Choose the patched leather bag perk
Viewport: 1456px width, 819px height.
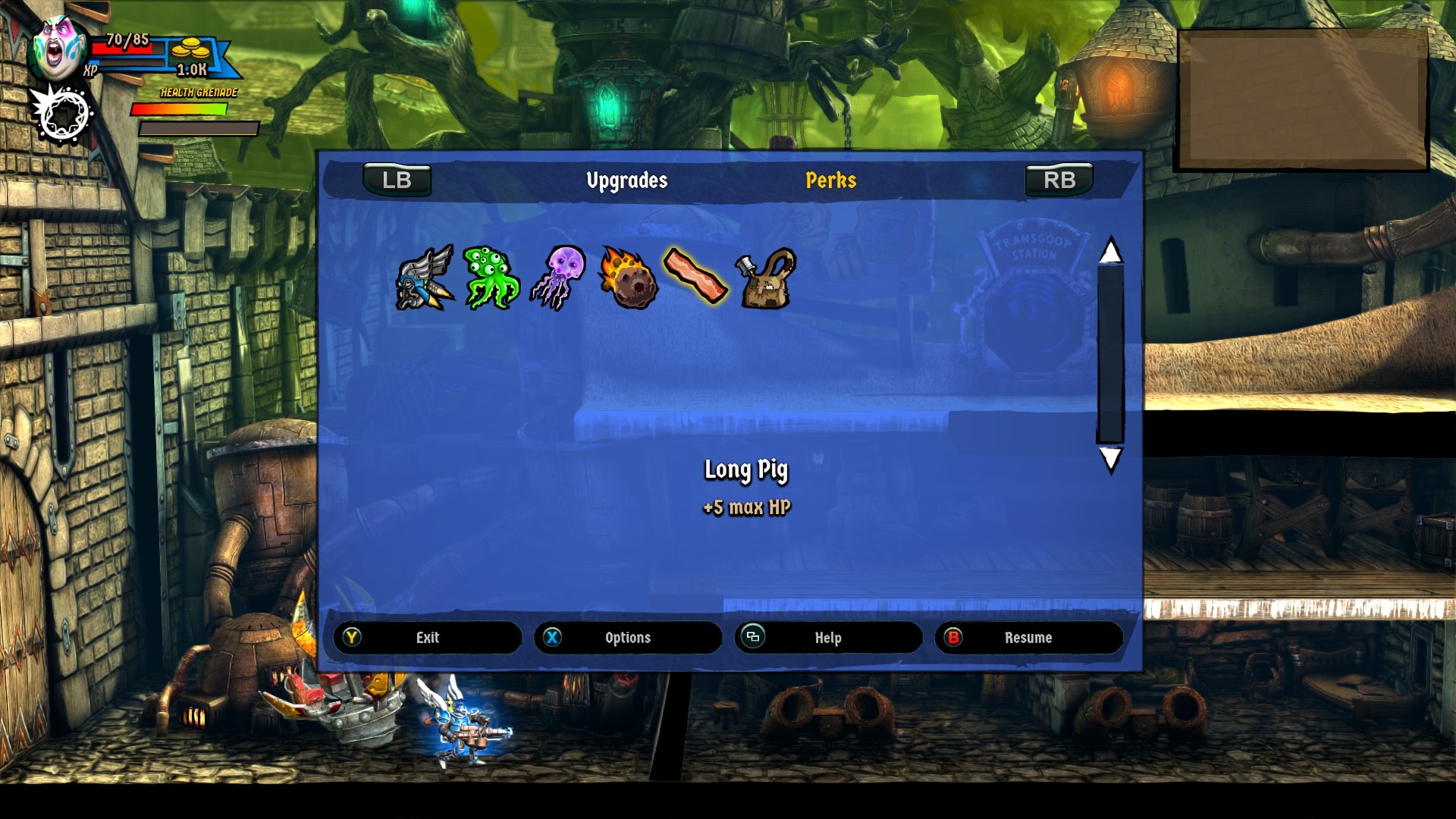pyautogui.click(x=766, y=279)
